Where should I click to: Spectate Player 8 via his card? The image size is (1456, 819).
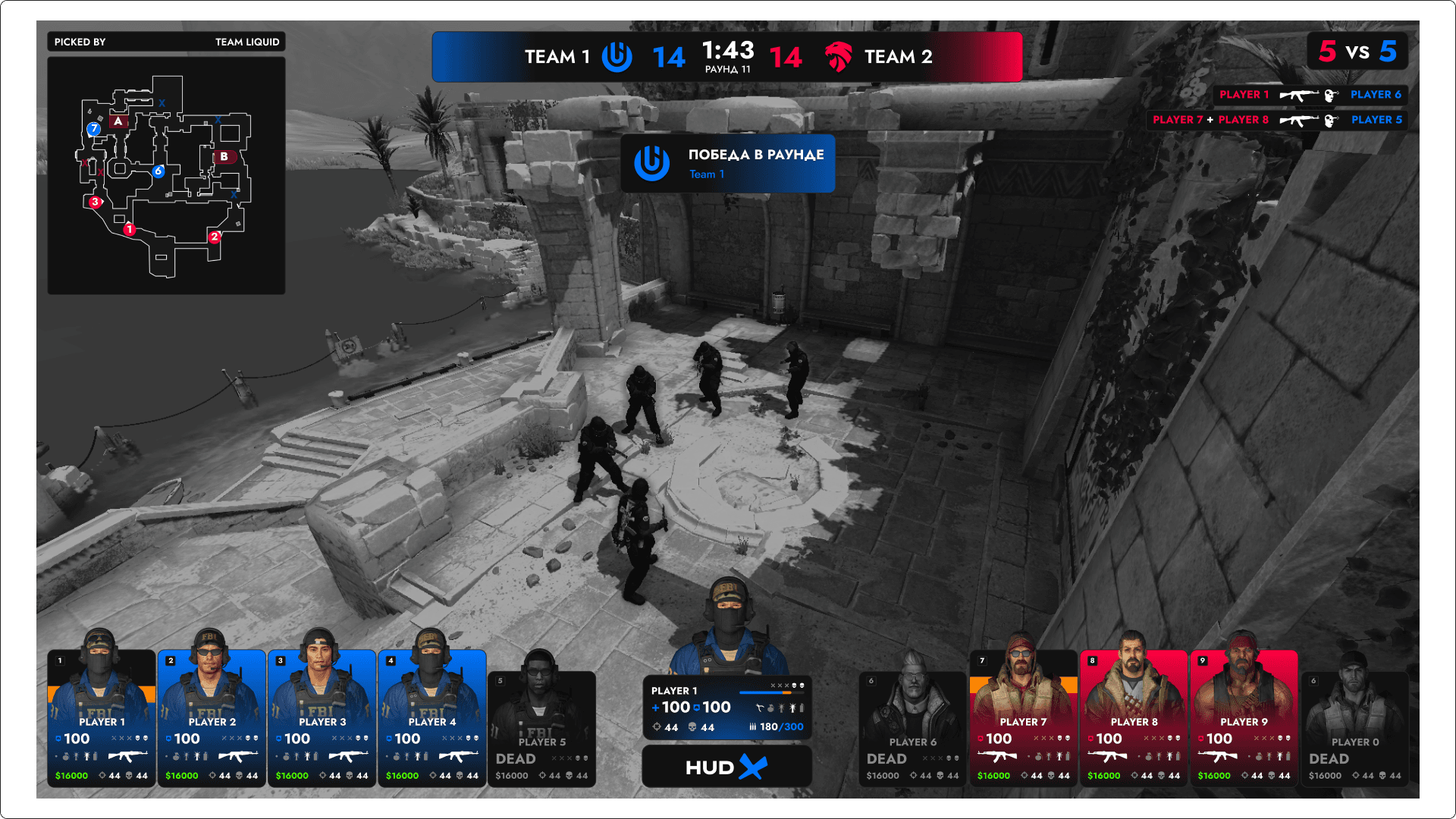(1133, 718)
